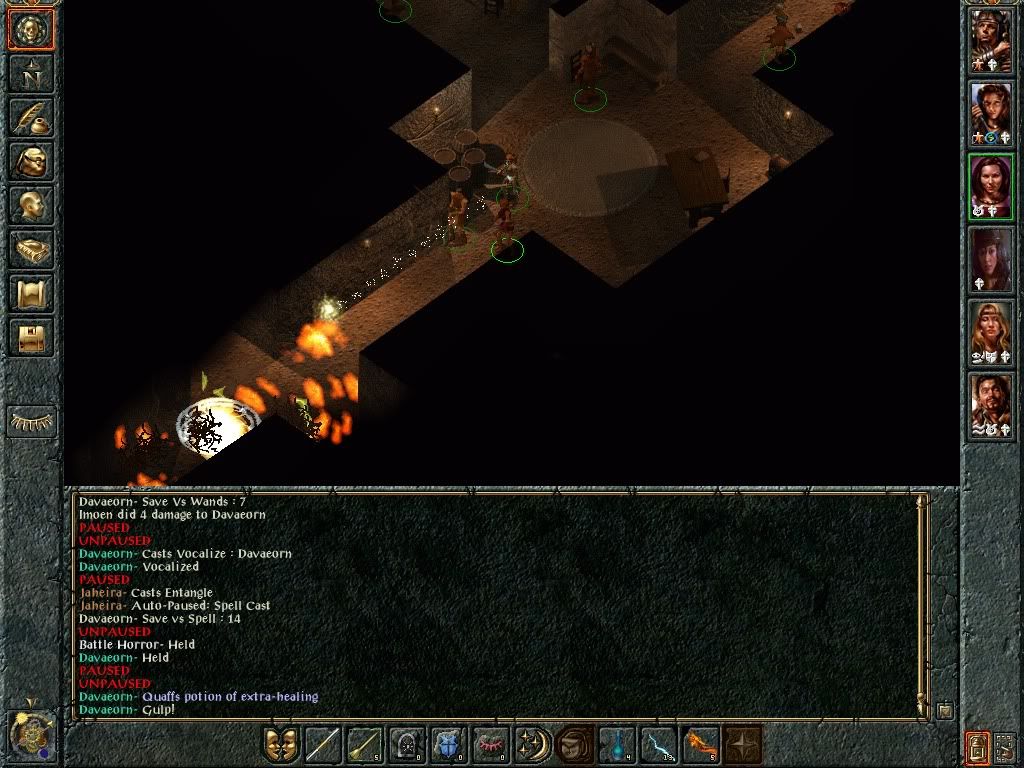This screenshot has width=1024, height=768.
Task: Click the twin golden masks action button
Action: [x=280, y=745]
